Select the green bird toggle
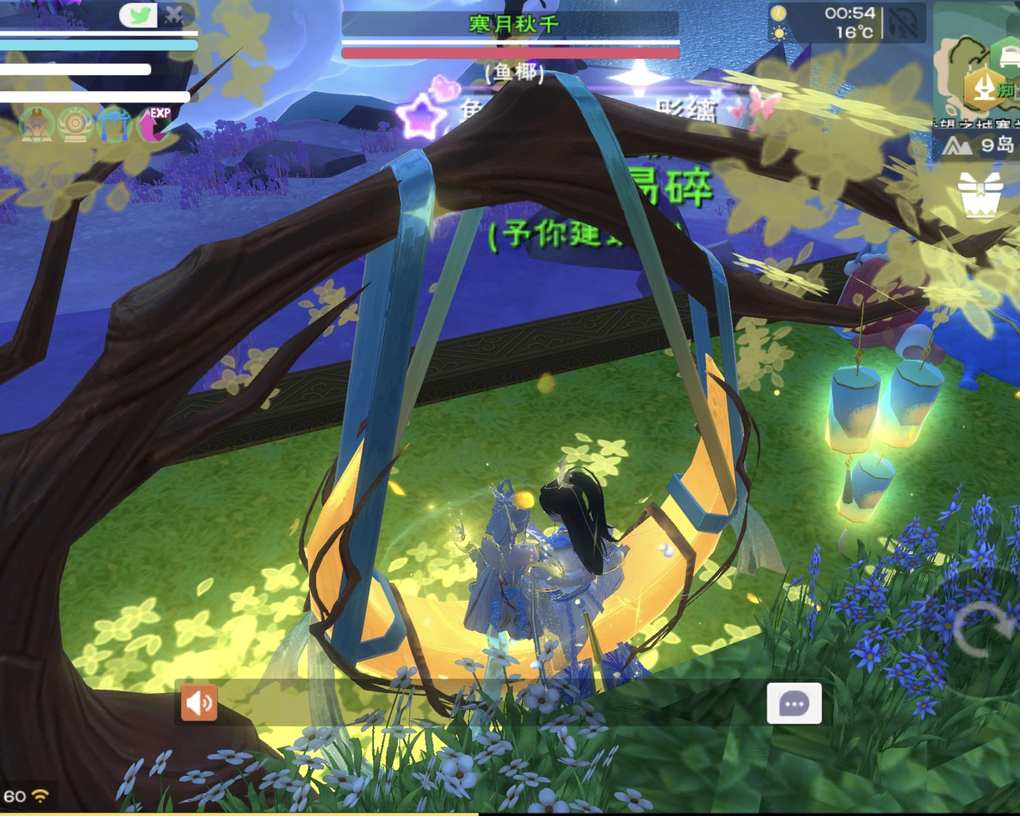 [x=138, y=15]
